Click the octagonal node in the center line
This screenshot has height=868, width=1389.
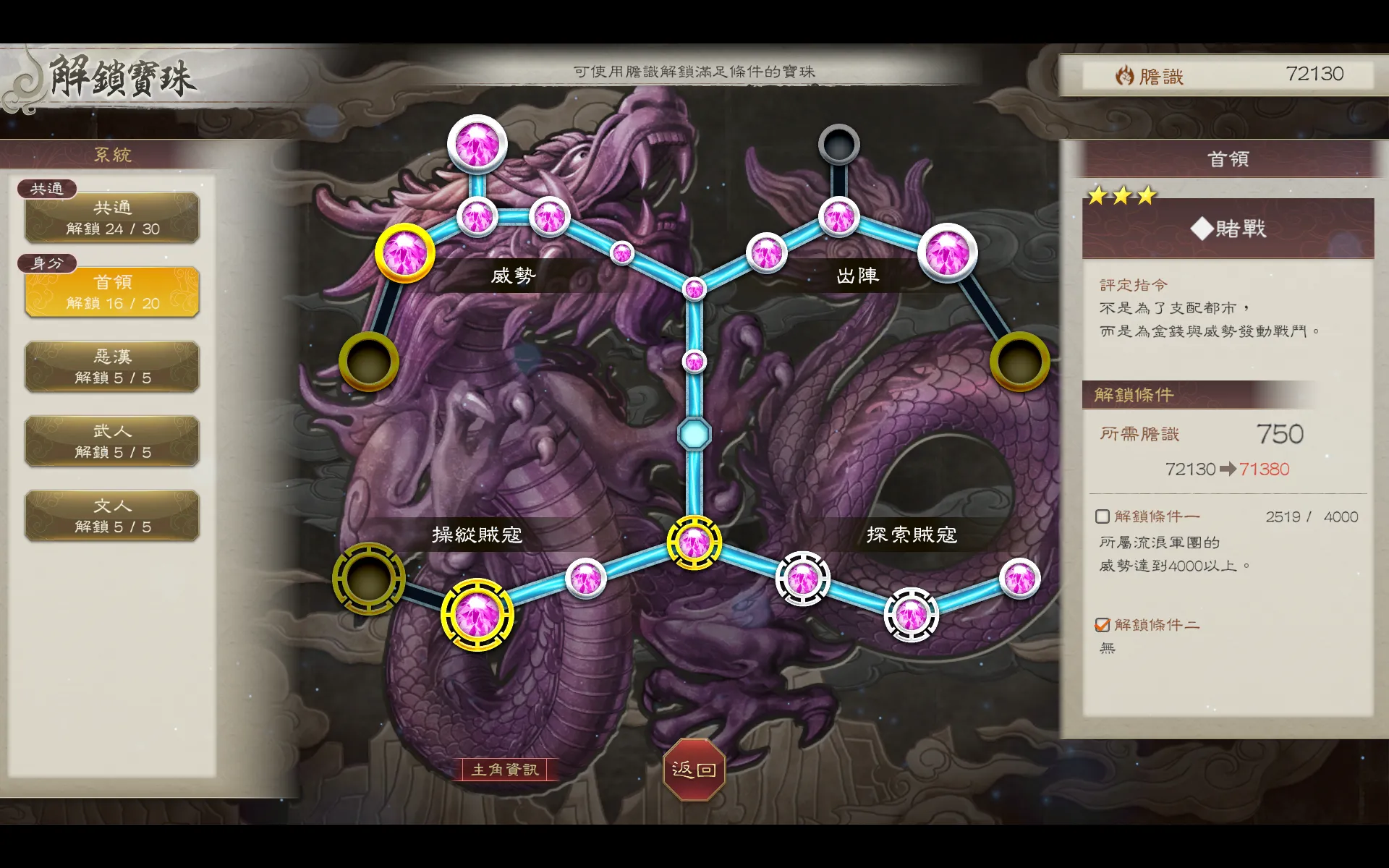[694, 432]
